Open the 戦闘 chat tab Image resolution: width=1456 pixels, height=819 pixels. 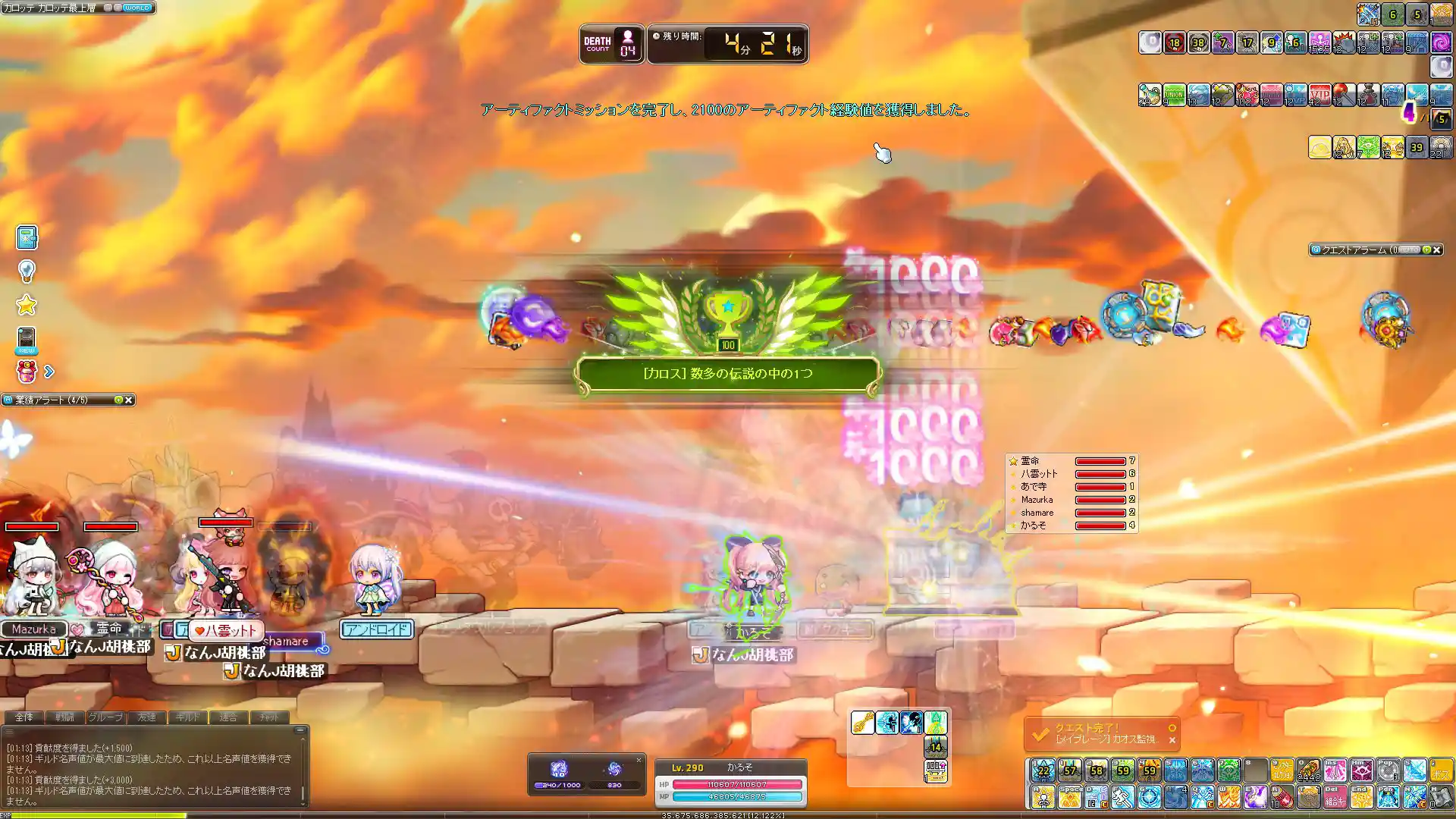tap(64, 717)
